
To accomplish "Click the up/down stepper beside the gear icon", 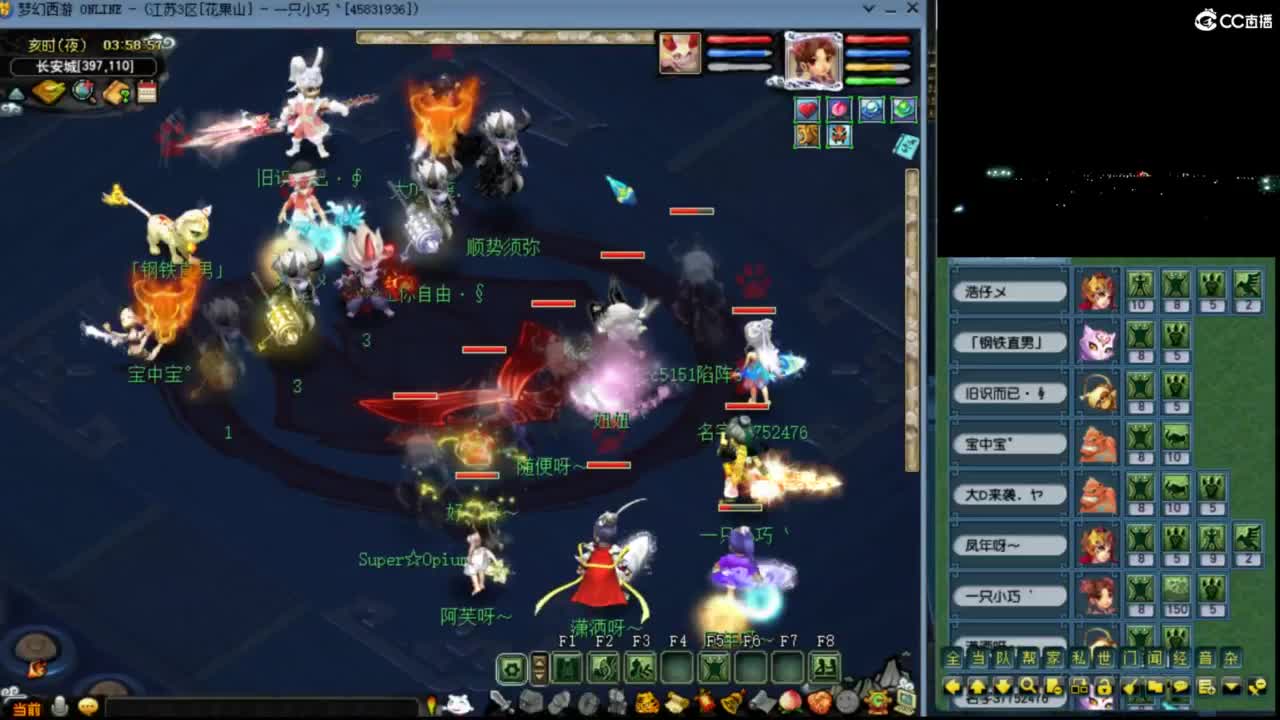I will (x=540, y=667).
